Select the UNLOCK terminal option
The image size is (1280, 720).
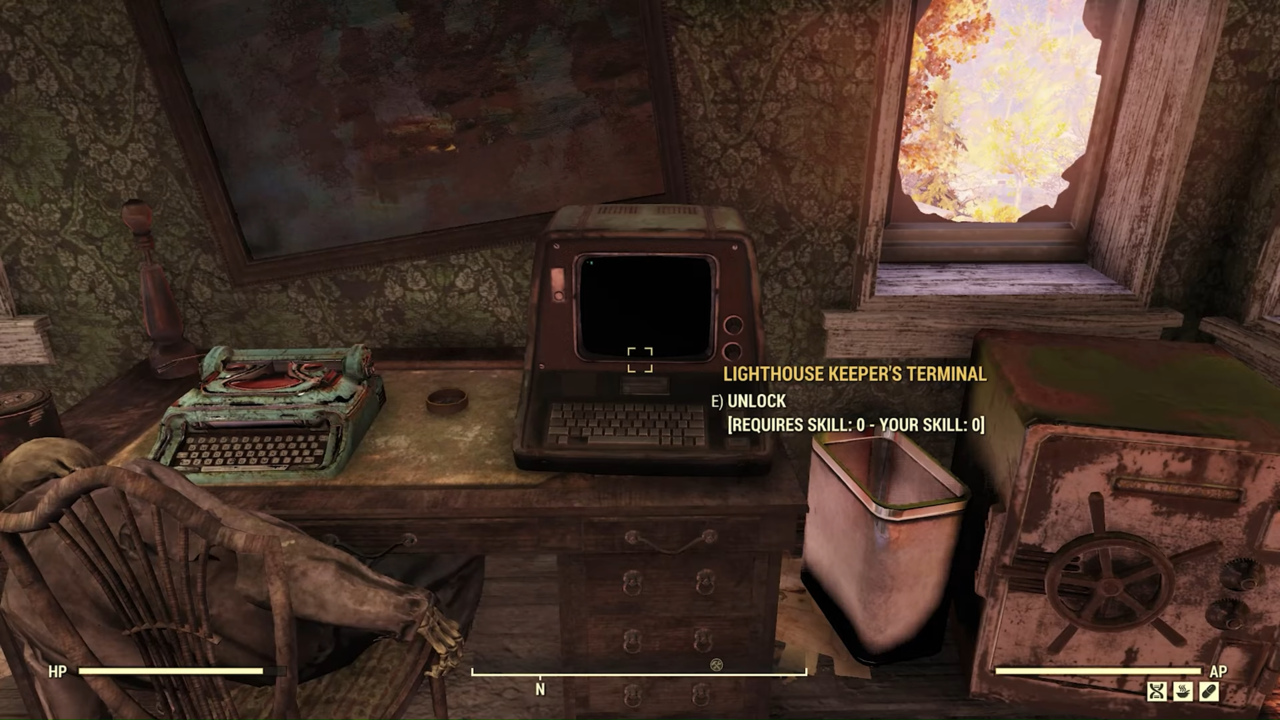pos(756,401)
